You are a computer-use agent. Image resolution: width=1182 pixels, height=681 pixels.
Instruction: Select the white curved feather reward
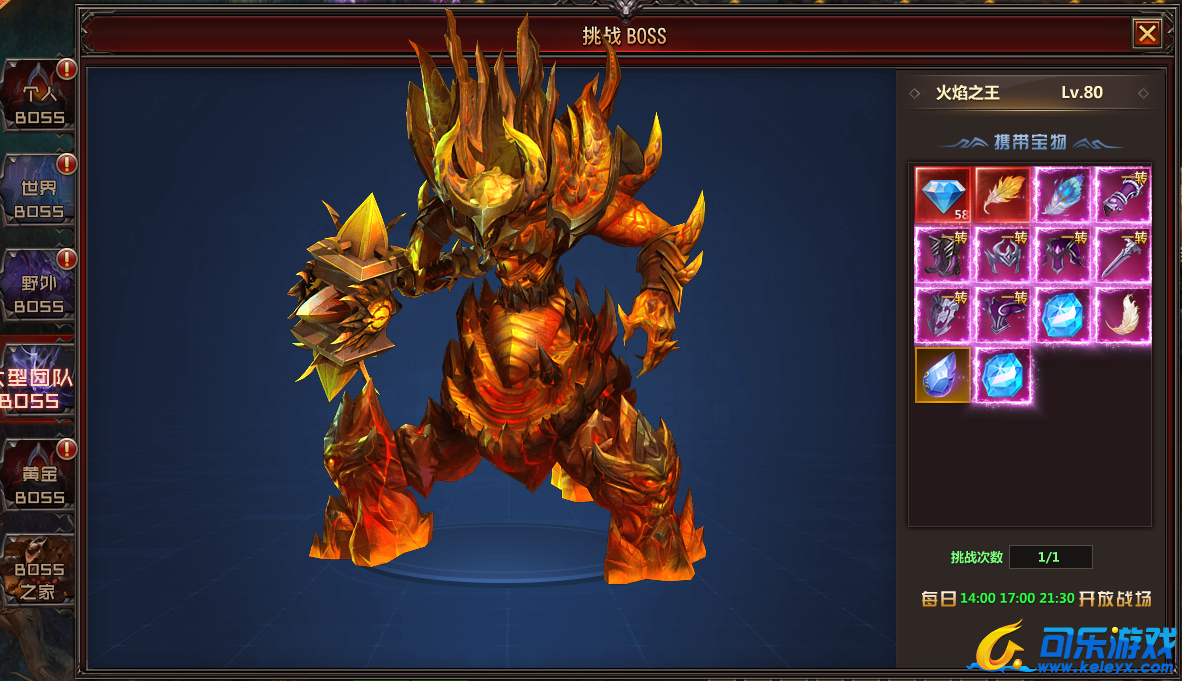(x=1123, y=315)
